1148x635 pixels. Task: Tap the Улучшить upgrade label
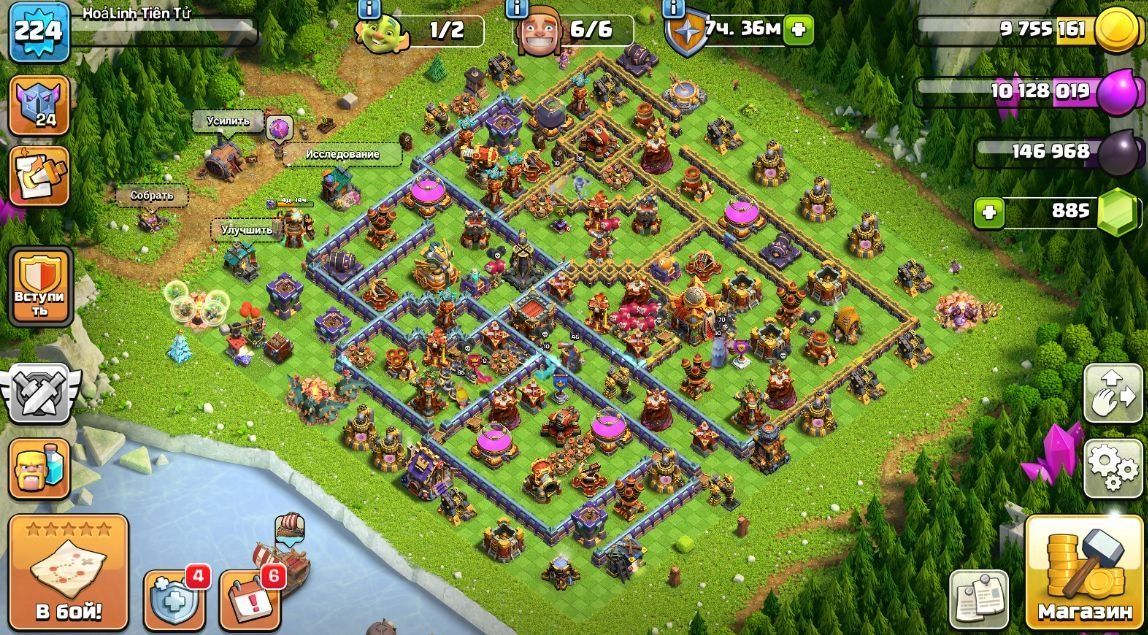point(247,229)
